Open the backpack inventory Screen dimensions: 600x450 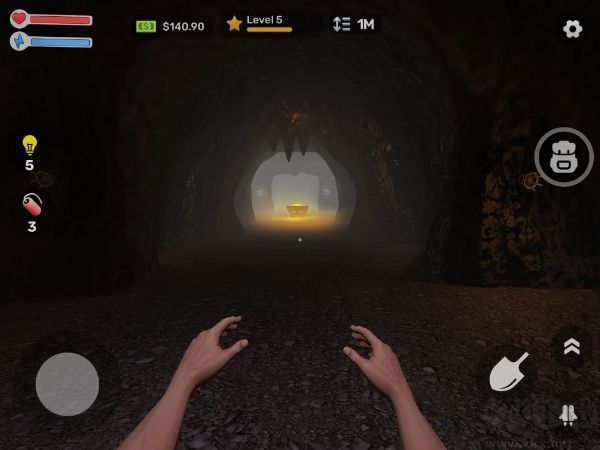(564, 157)
